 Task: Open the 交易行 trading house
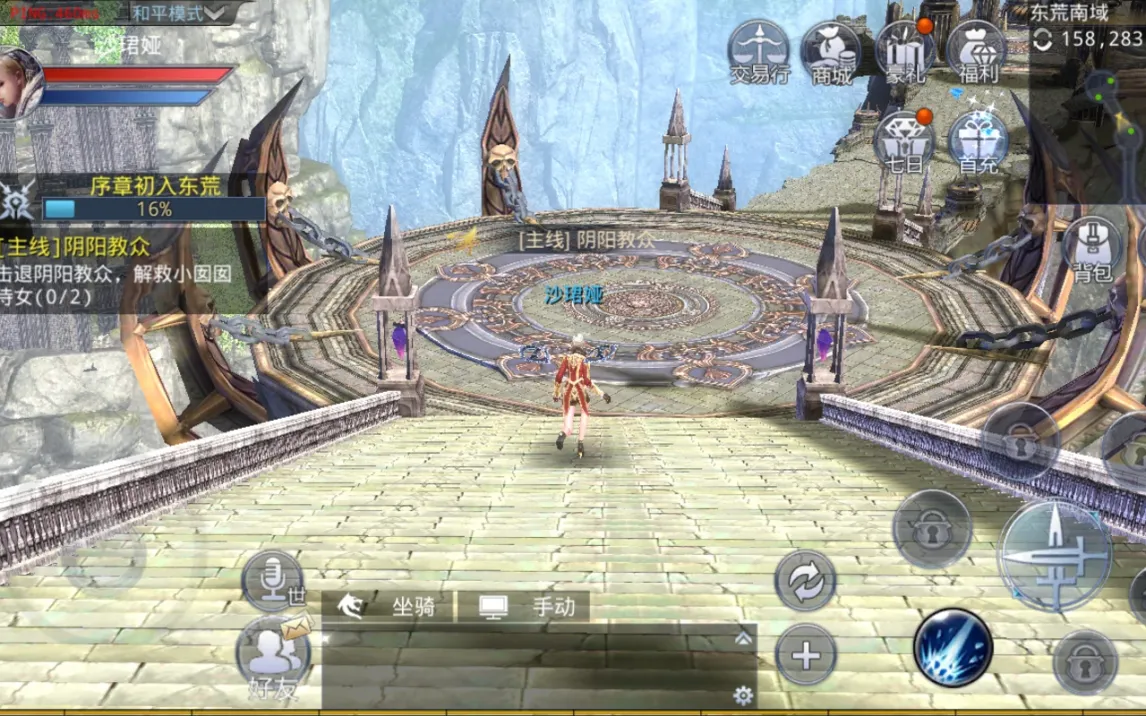tap(759, 52)
